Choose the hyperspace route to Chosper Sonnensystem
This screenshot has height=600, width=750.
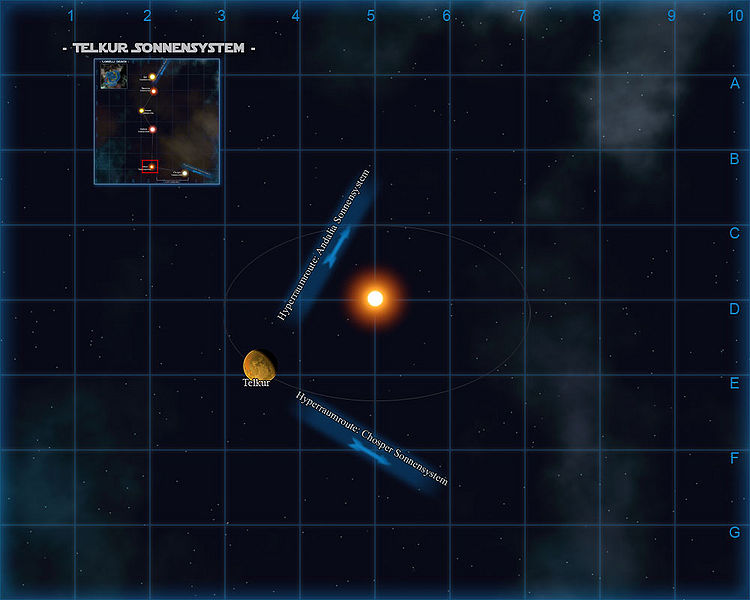point(370,441)
